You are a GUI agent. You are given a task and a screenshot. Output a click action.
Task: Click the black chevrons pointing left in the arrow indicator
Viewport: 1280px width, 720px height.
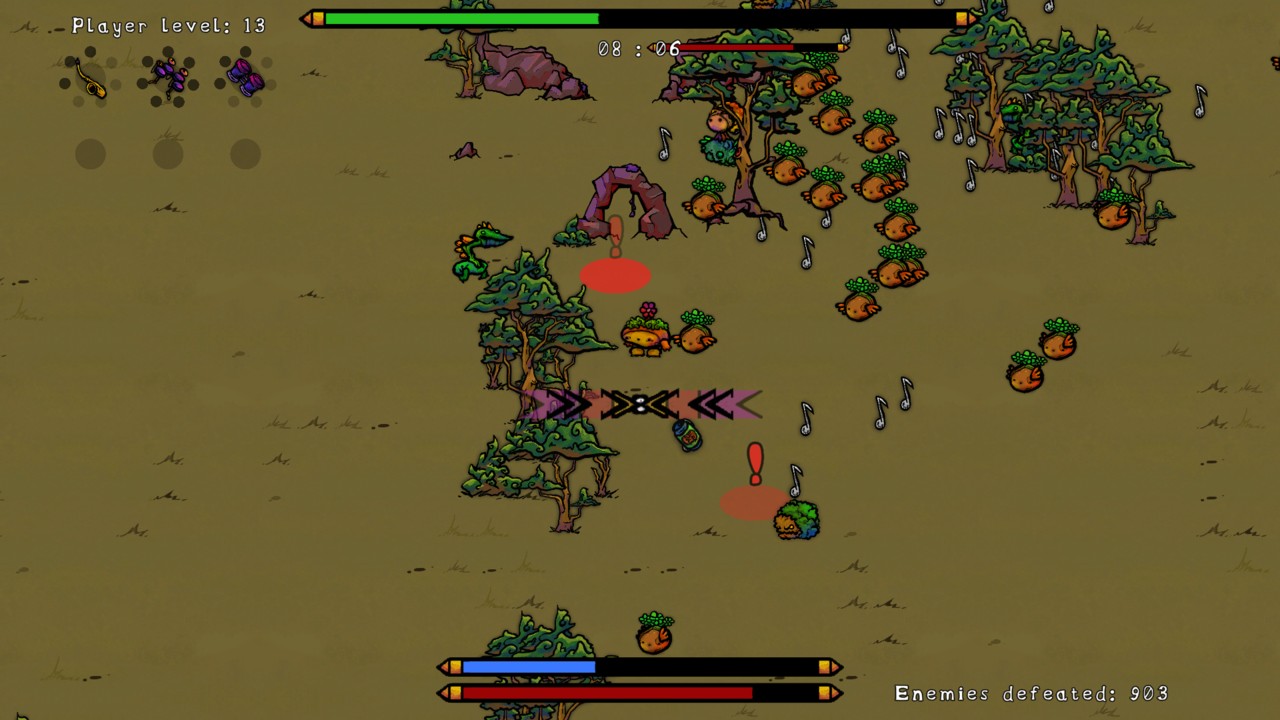pos(710,404)
